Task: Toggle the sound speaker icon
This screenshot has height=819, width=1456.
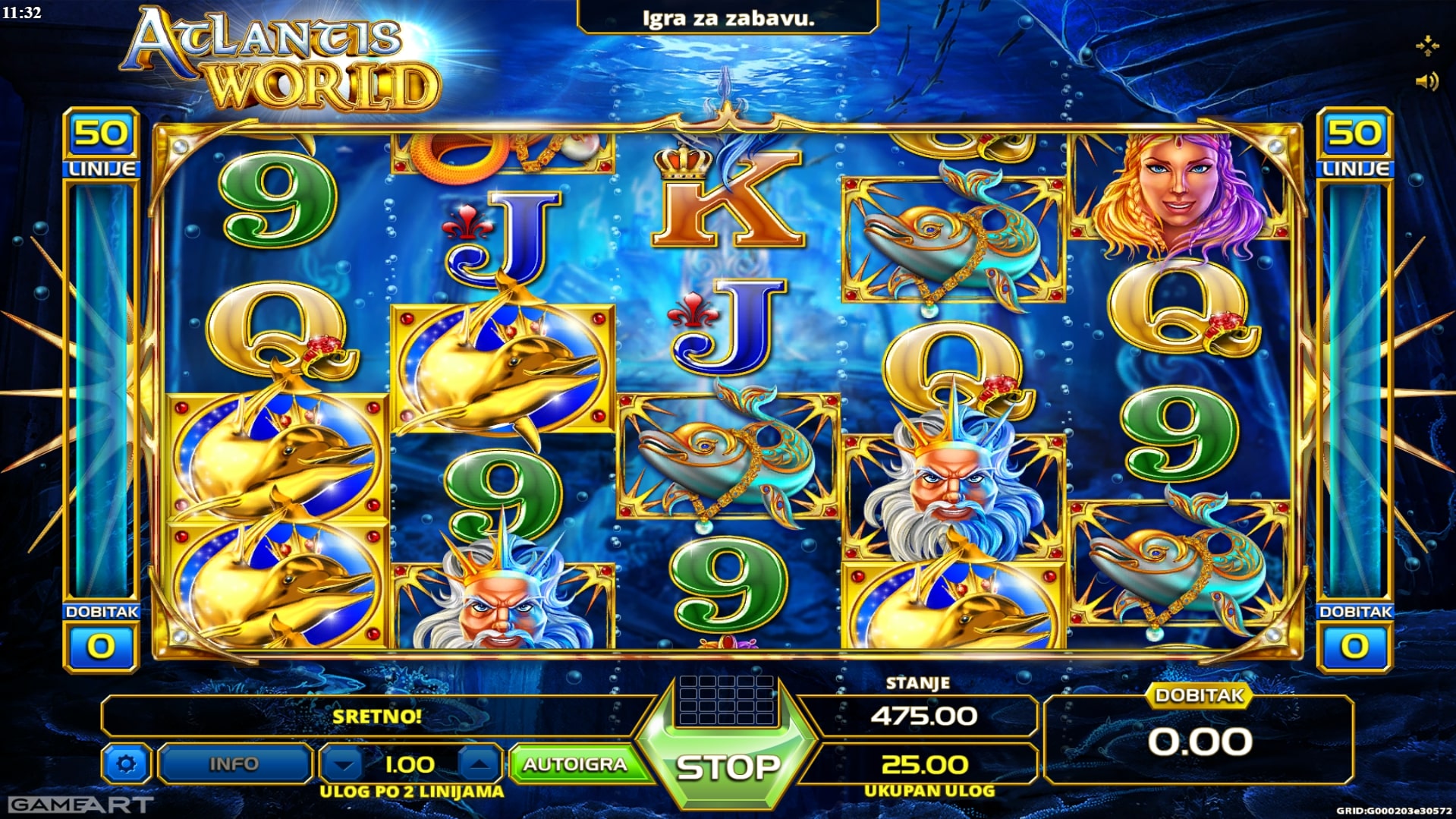Action: point(1426,81)
